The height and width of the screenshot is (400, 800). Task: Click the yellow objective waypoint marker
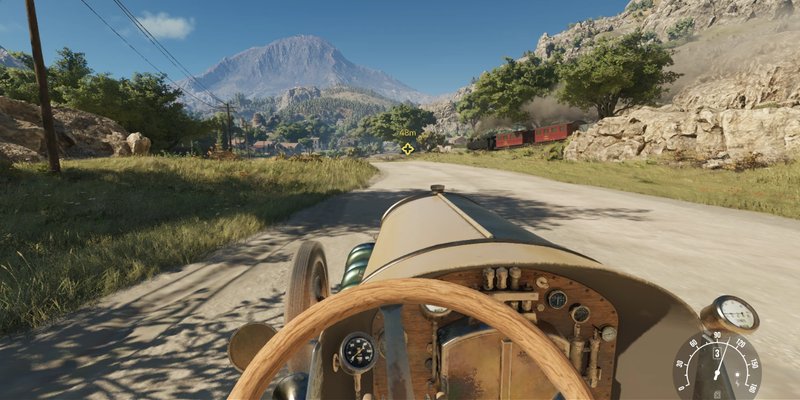click(x=407, y=149)
